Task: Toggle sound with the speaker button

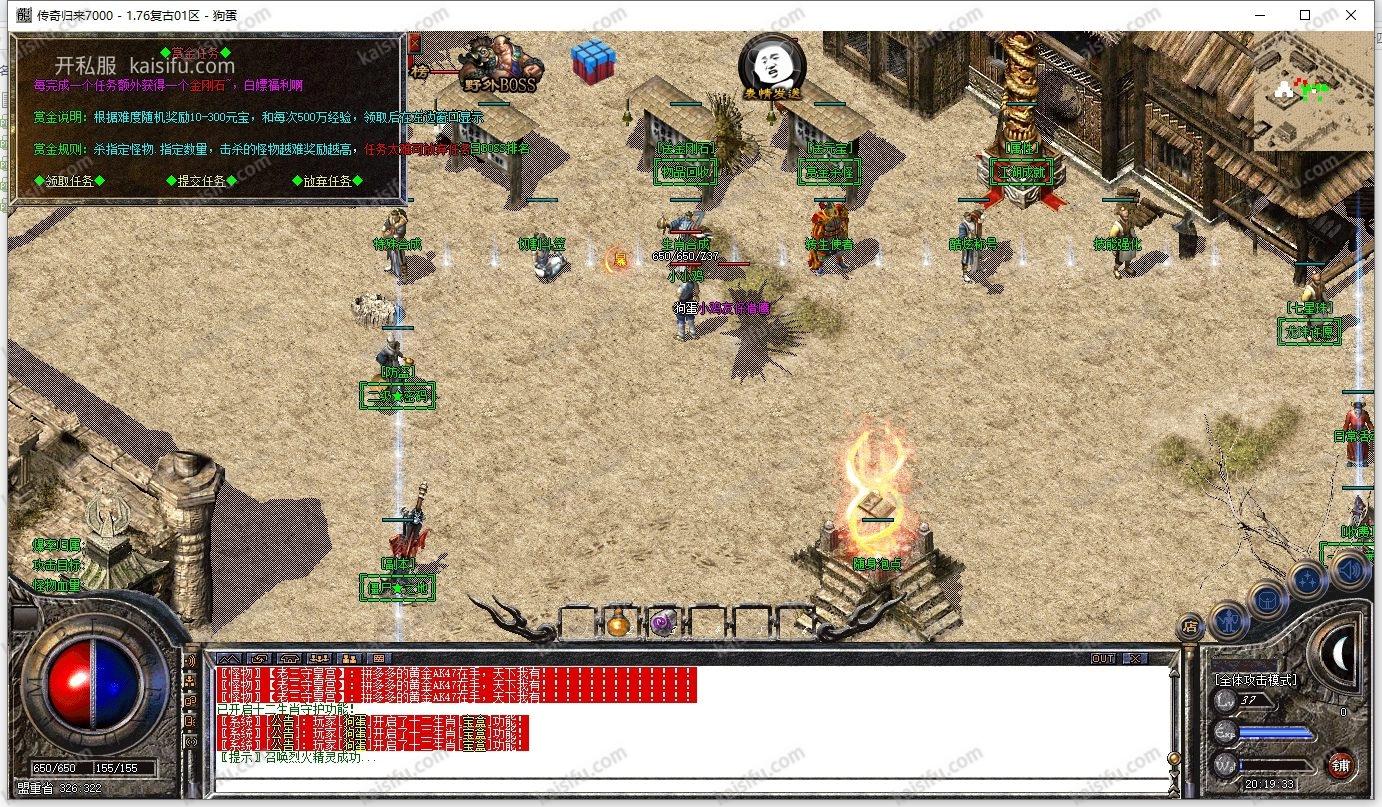Action: click(x=1349, y=570)
